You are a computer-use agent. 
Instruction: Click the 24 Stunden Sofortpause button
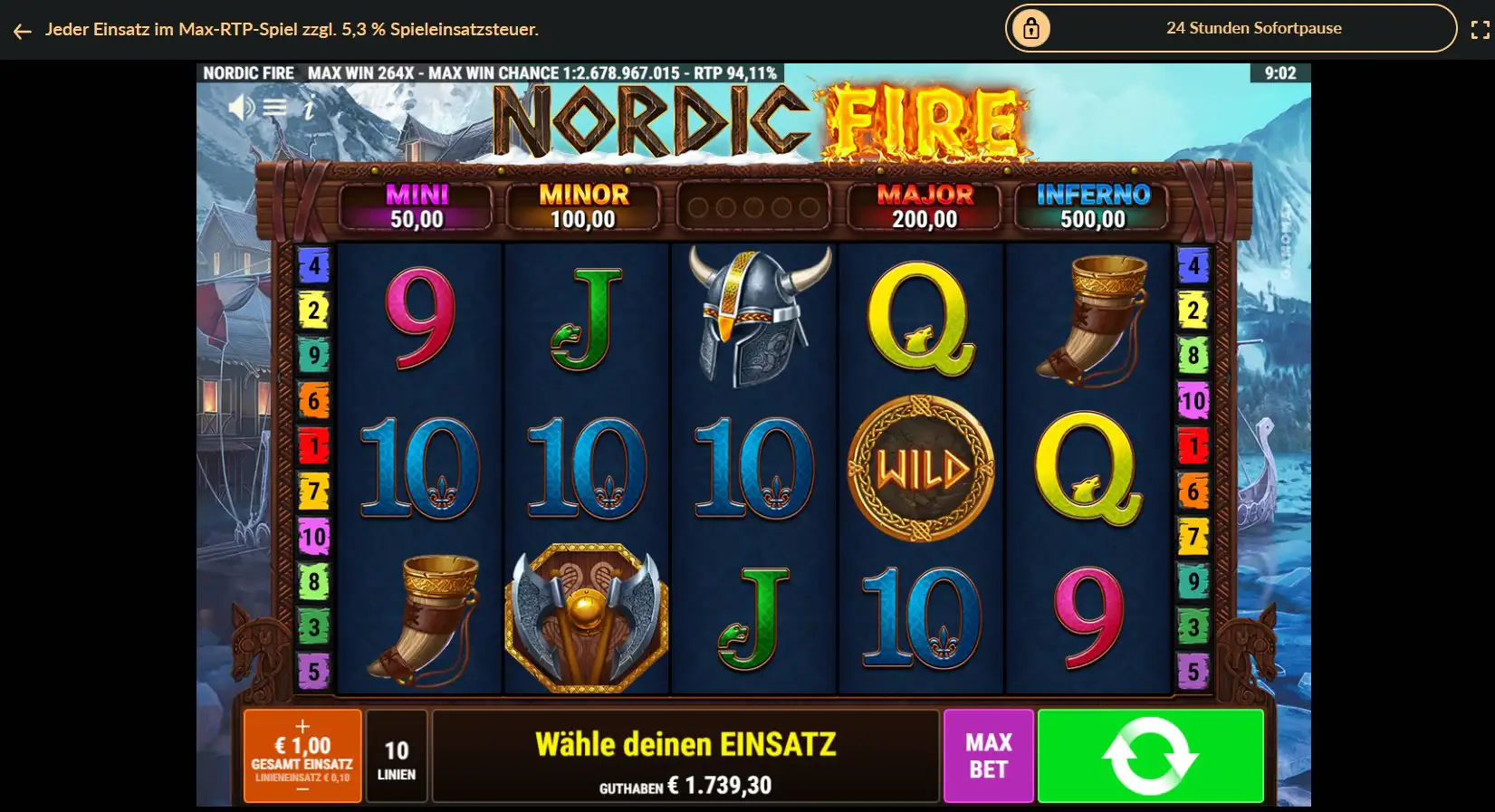coord(1253,28)
